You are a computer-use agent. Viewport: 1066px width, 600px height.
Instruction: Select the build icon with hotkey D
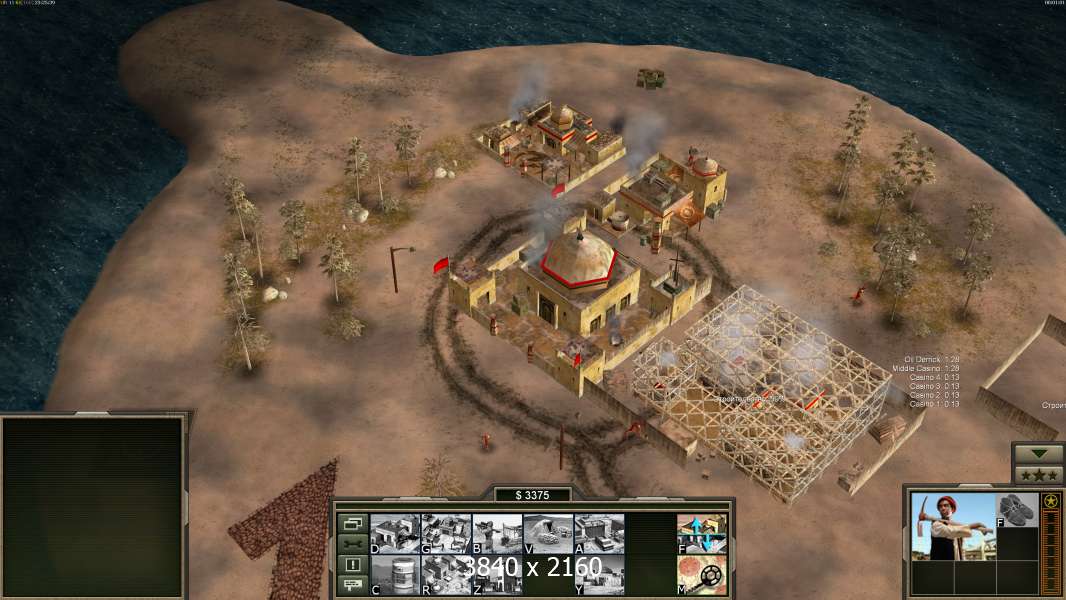(x=395, y=533)
